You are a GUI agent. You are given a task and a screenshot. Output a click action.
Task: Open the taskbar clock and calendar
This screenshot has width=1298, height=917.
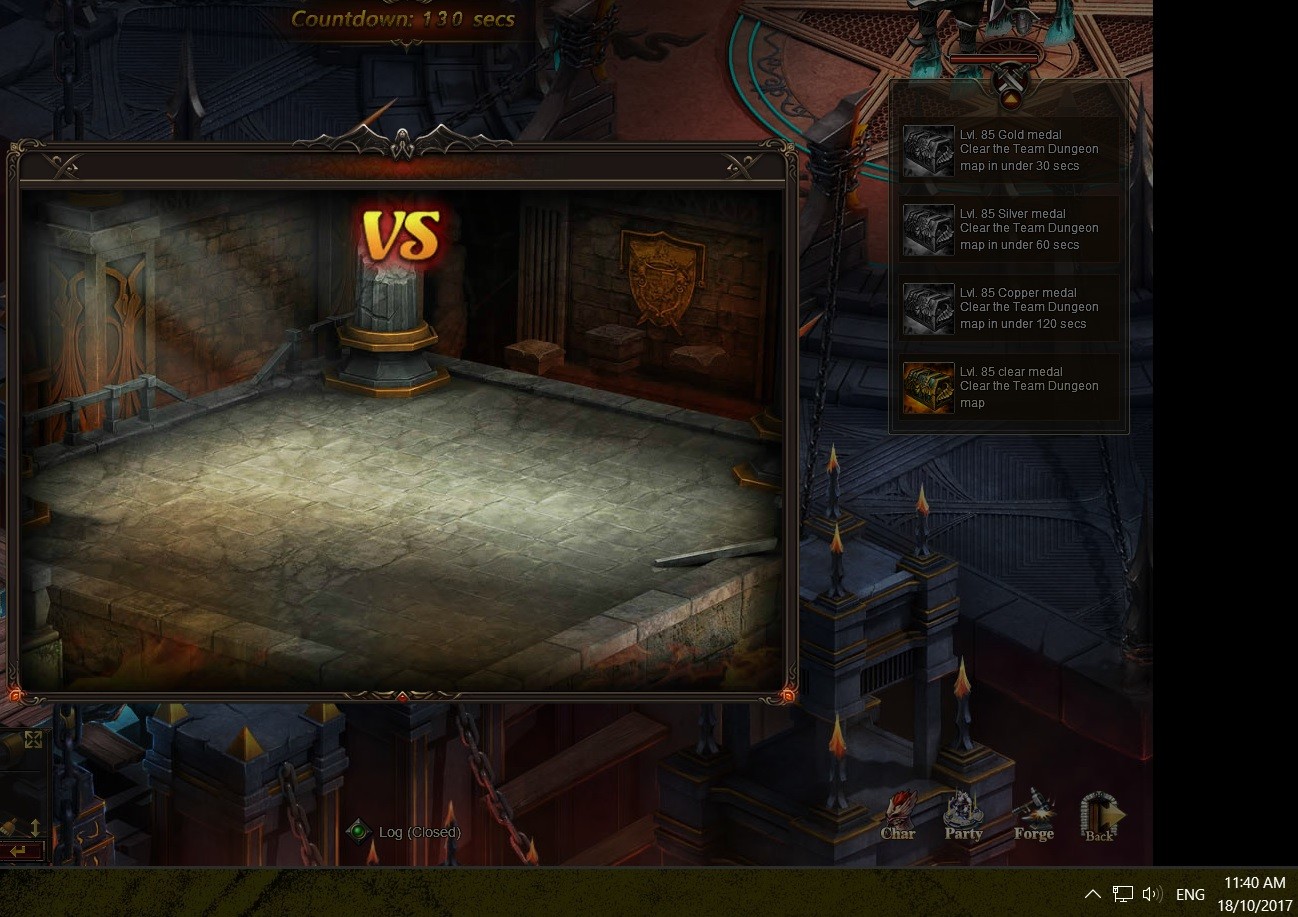[1254, 894]
